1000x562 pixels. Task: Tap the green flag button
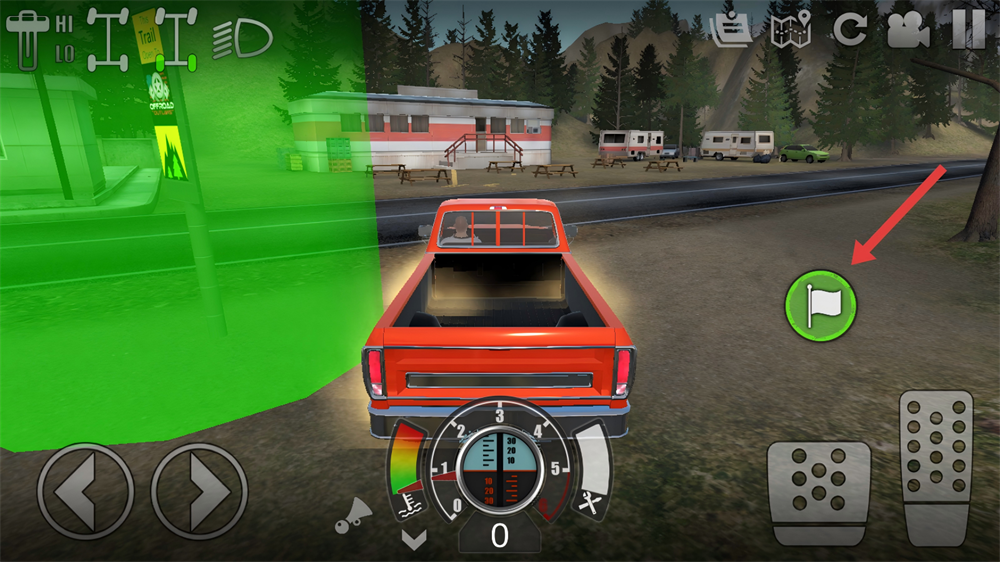(x=820, y=304)
